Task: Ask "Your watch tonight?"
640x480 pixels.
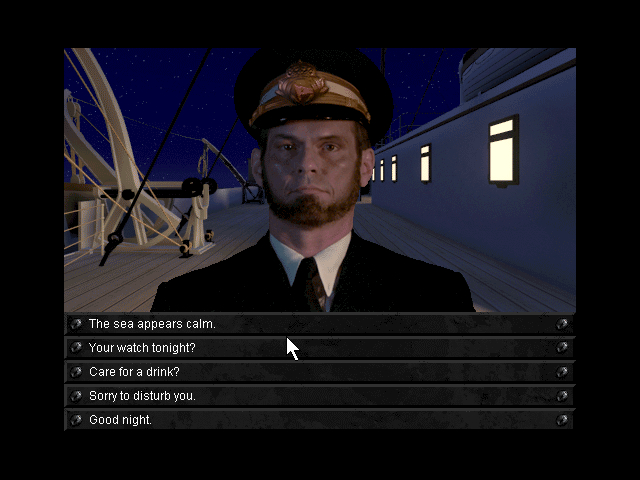Action: click(142, 348)
